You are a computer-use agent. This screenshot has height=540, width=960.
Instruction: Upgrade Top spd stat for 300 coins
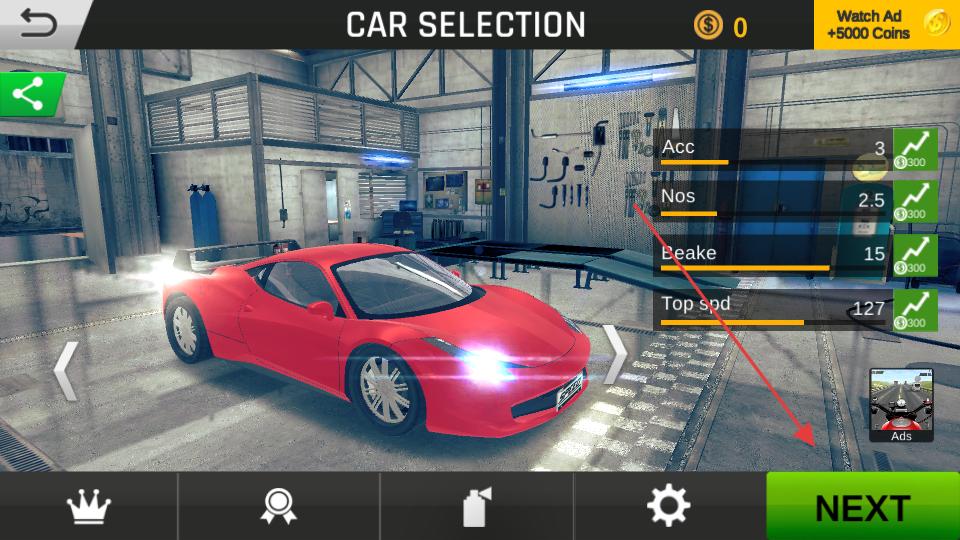pos(915,309)
